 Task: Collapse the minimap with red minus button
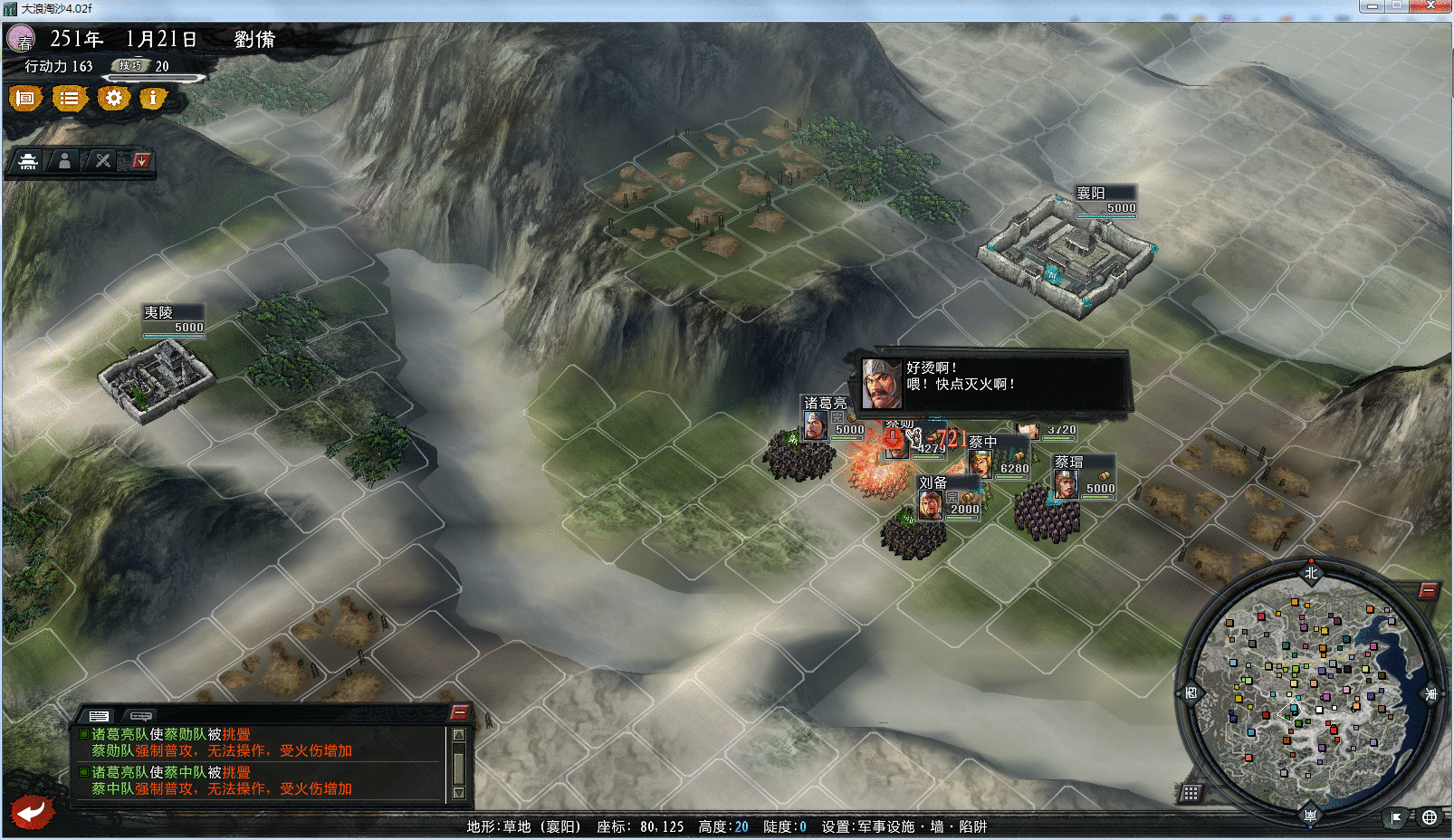1428,591
